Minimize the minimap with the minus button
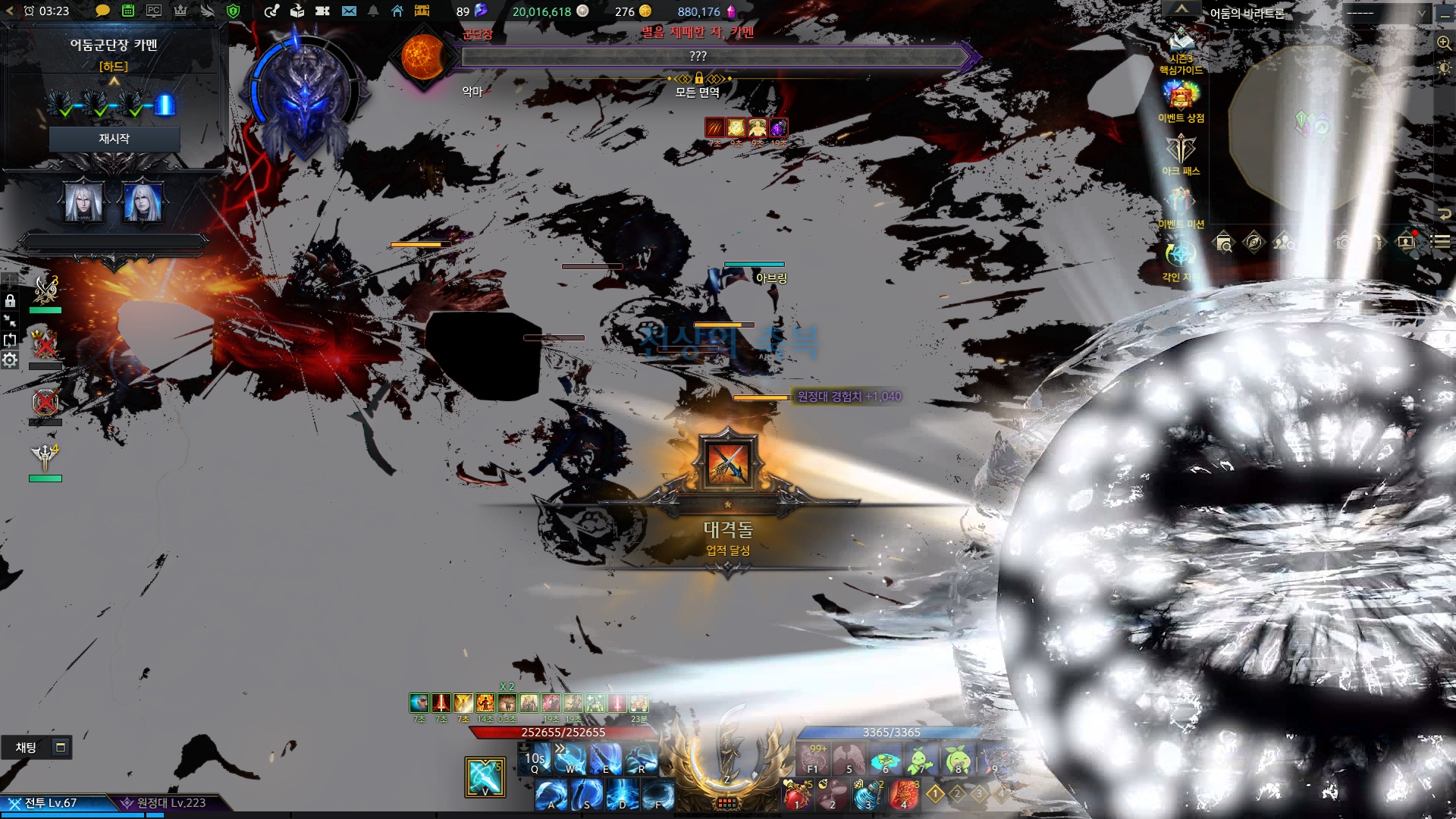This screenshot has height=819, width=1456. [1445, 13]
